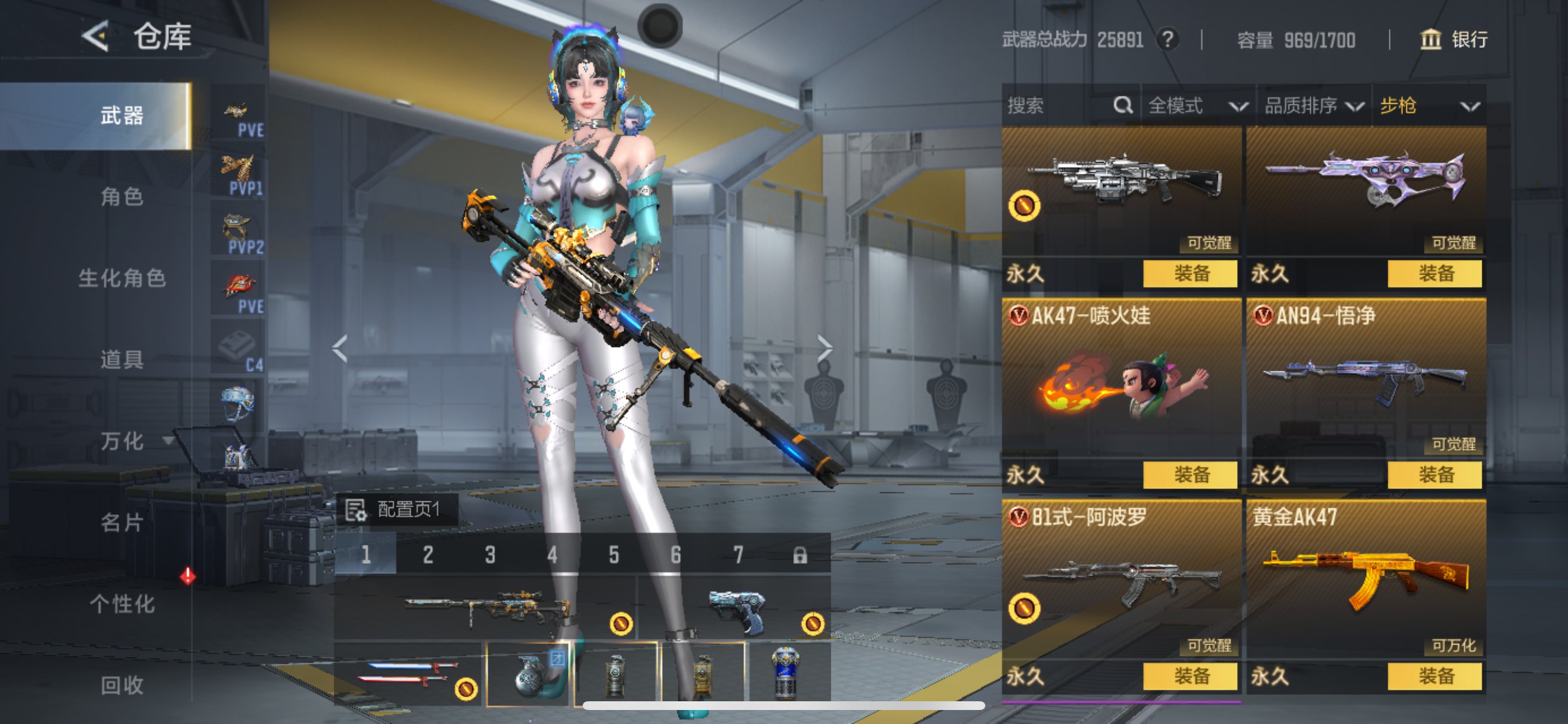The height and width of the screenshot is (724, 1568).
Task: Open the 名片 section
Action: [x=122, y=522]
